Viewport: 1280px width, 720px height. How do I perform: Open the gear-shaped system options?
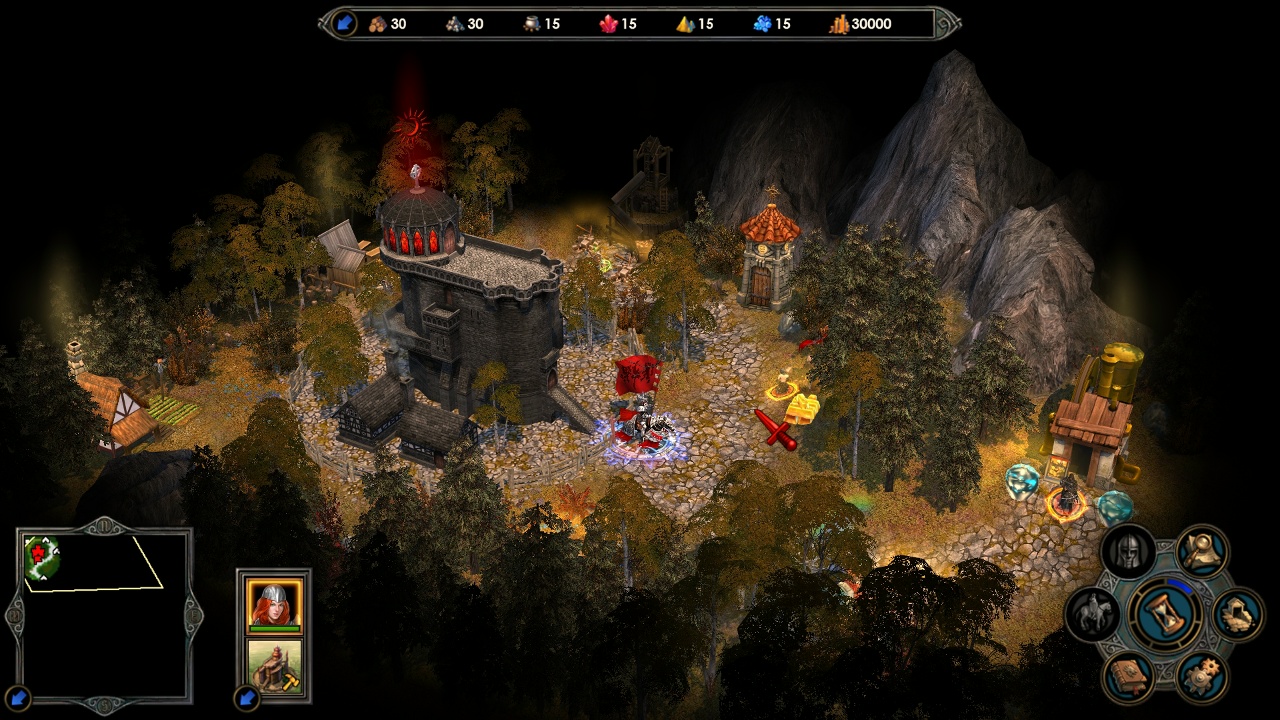pos(1201,677)
